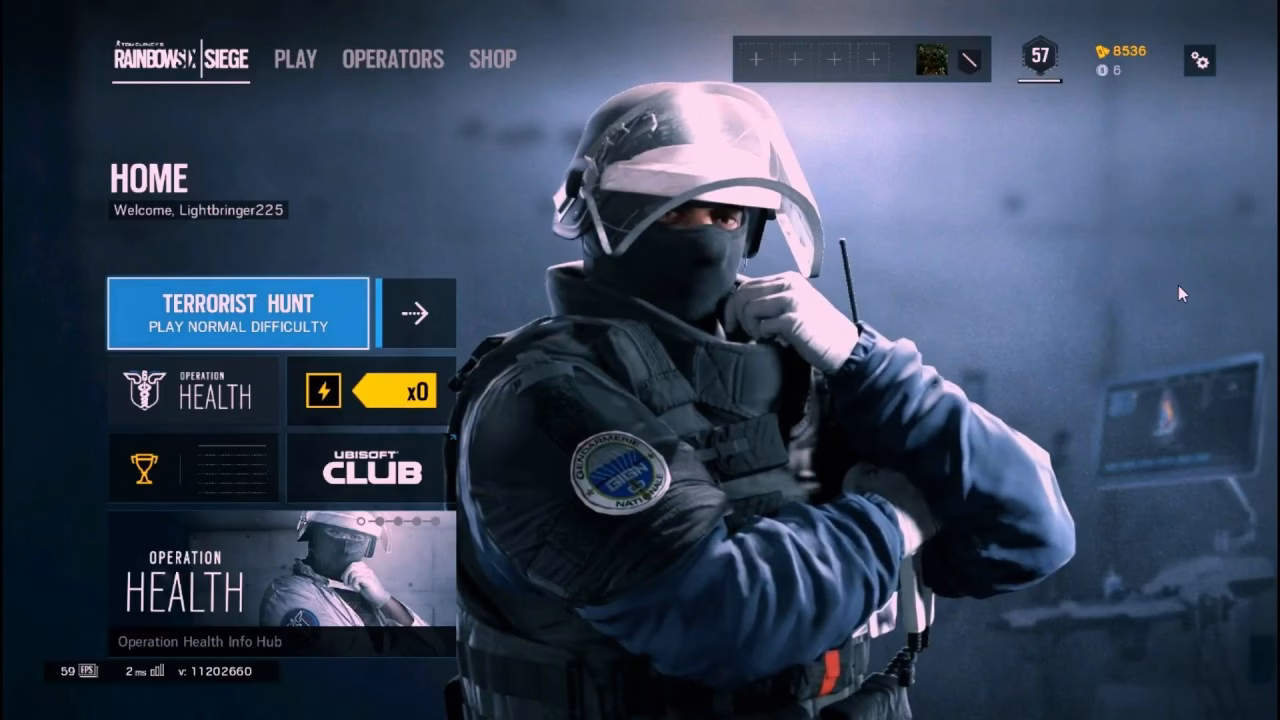Select the first carousel dot on news banner

361,521
